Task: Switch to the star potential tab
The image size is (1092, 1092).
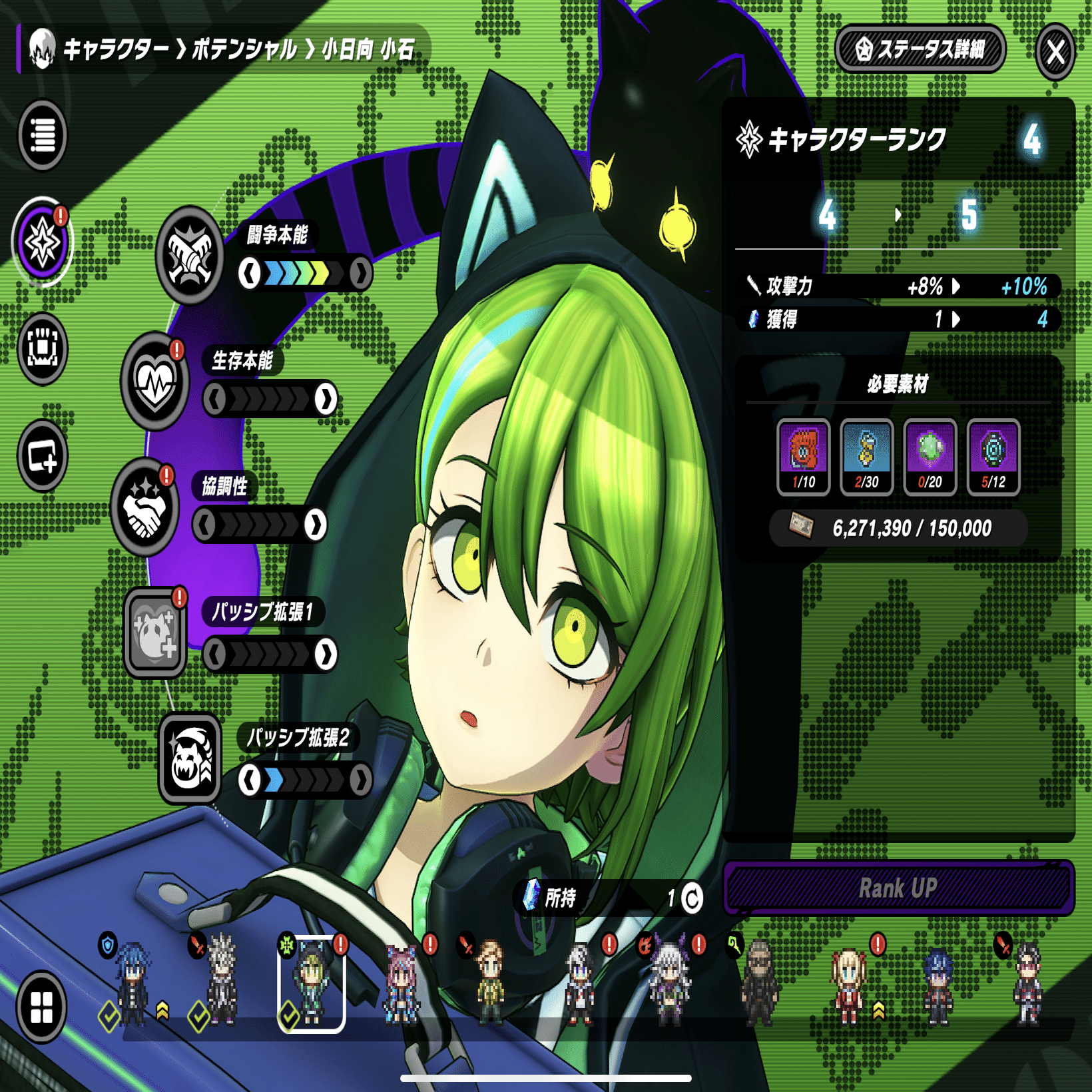Action: (x=43, y=242)
